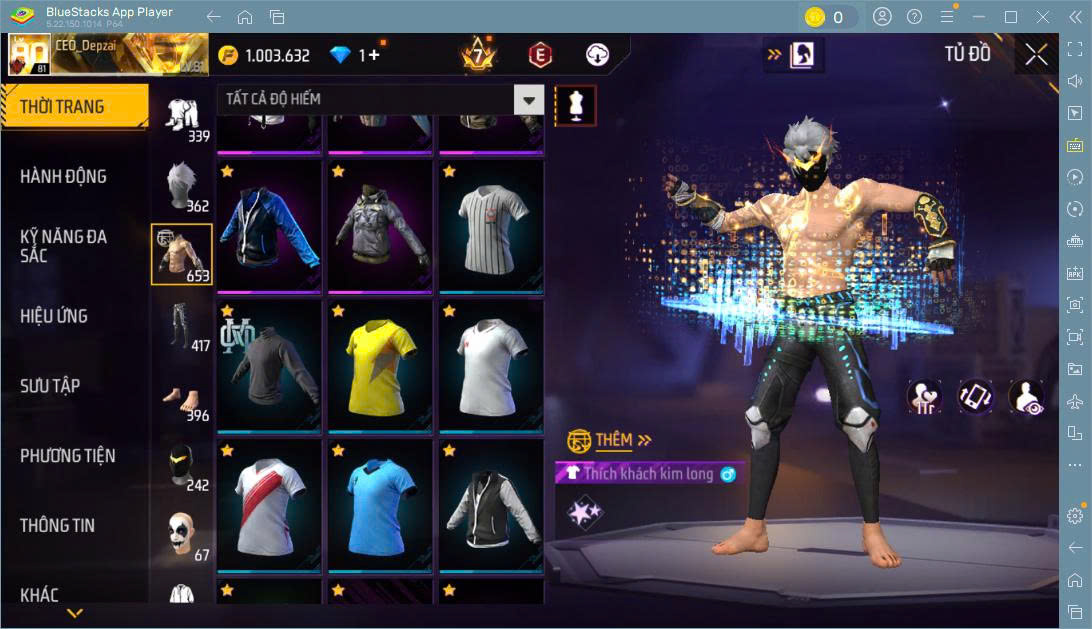Select the gray striped jersey
This screenshot has height=629, width=1092.
pos(491,226)
